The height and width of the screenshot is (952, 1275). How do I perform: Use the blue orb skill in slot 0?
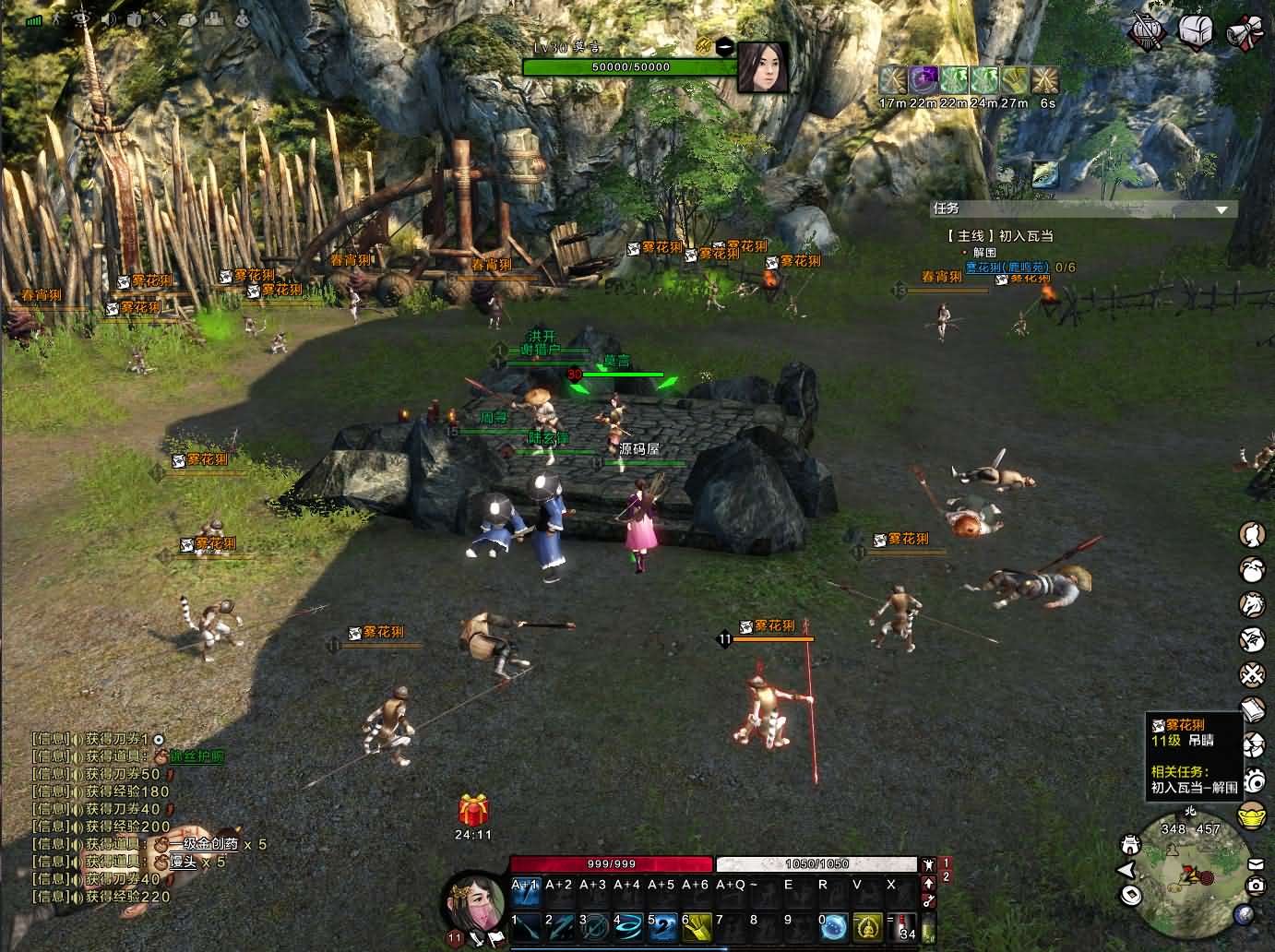[834, 925]
